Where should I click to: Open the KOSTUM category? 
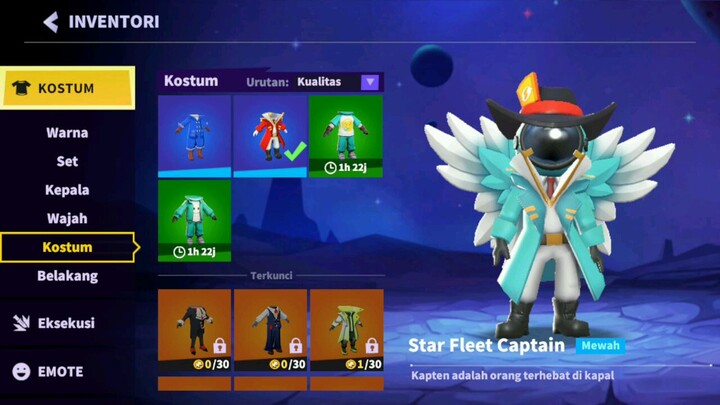66,88
